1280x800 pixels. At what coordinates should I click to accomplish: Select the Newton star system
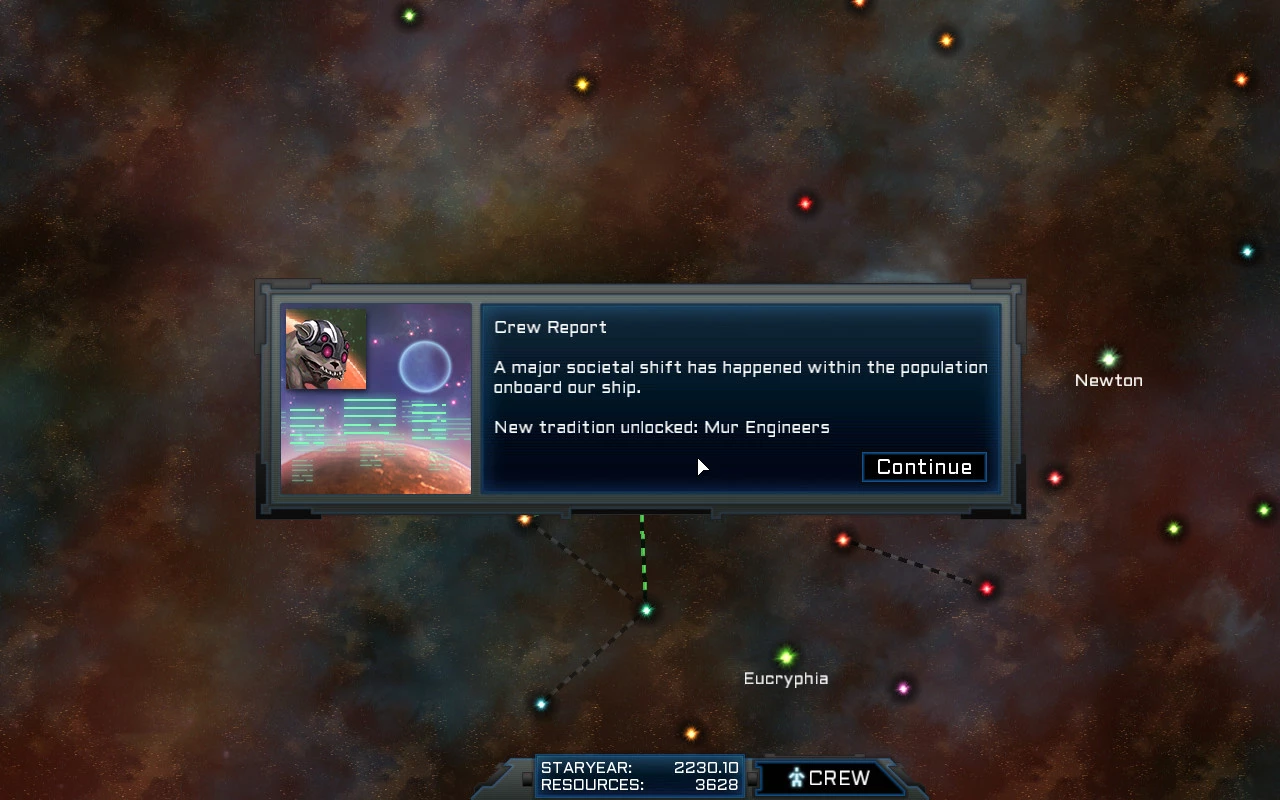tap(1108, 360)
